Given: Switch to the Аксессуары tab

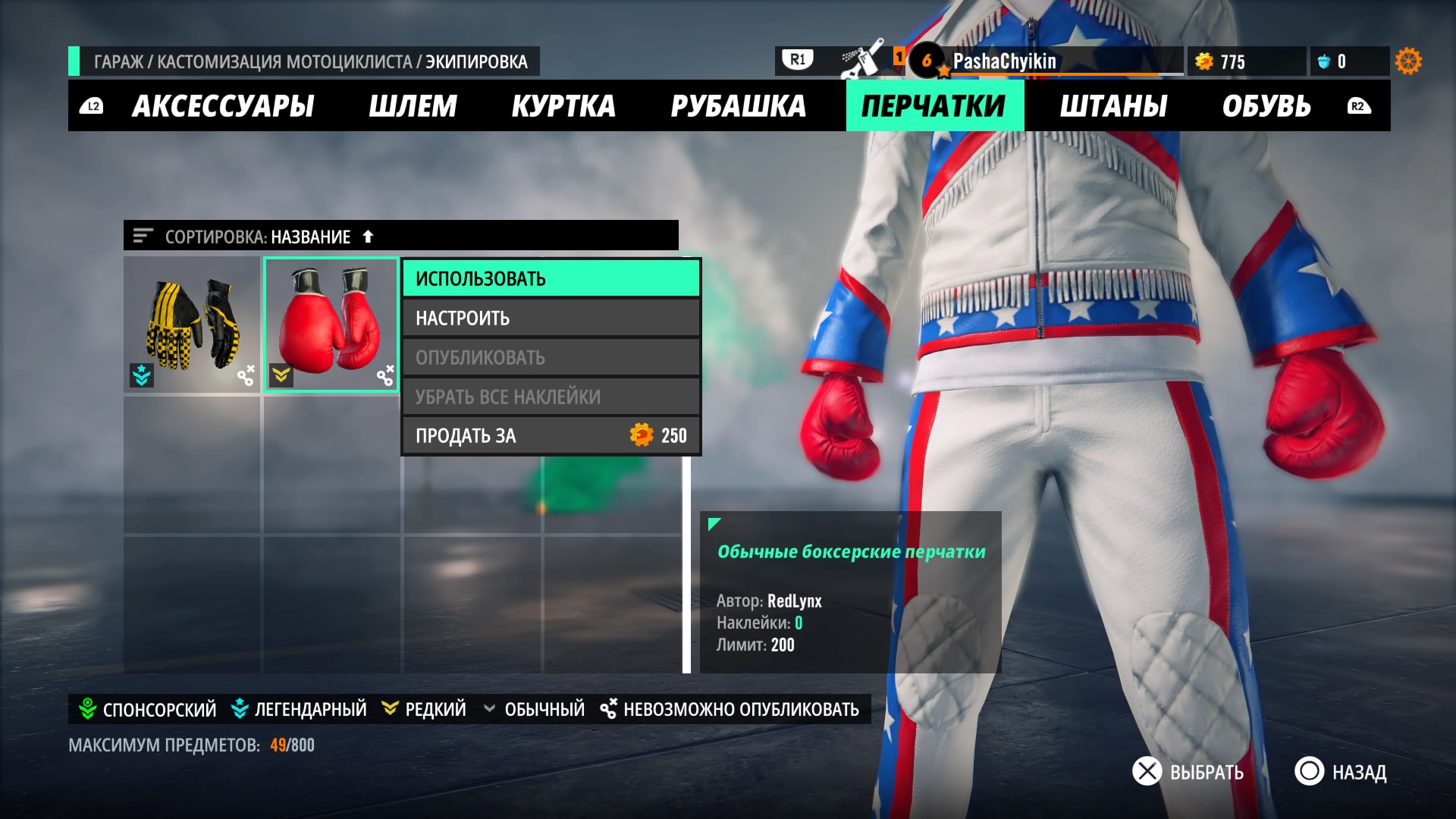Looking at the screenshot, I should (x=223, y=106).
